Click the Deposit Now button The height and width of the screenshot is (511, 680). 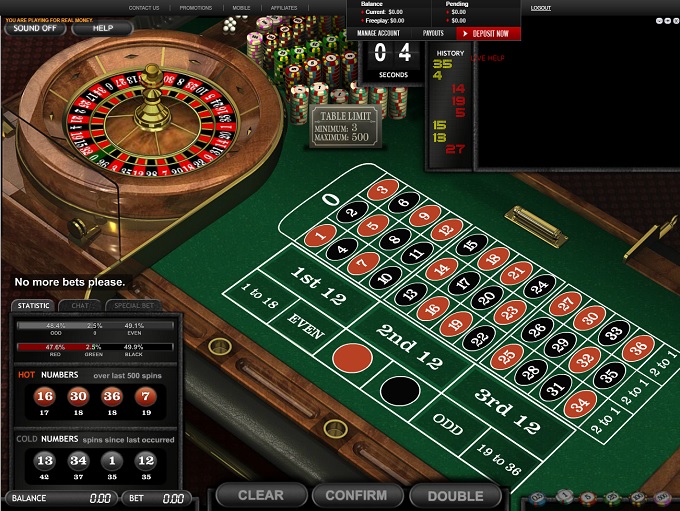[x=489, y=33]
